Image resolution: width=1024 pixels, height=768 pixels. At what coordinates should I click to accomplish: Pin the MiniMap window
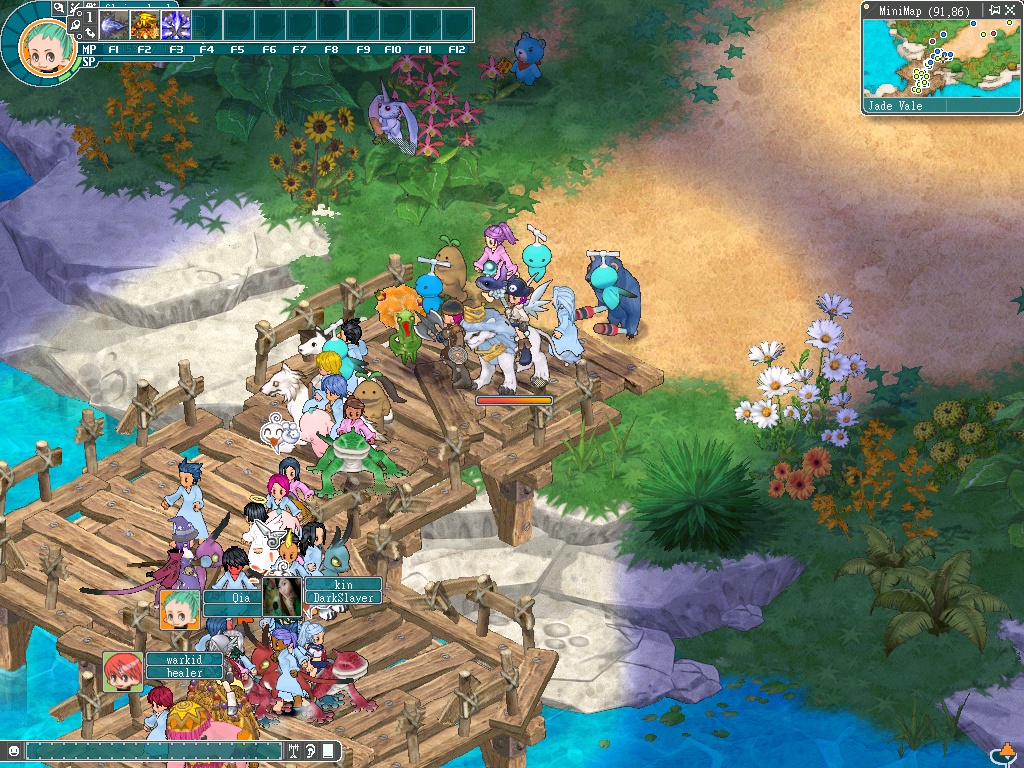tap(993, 11)
